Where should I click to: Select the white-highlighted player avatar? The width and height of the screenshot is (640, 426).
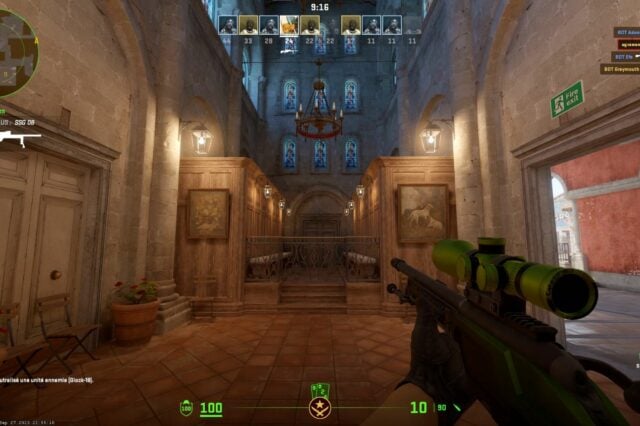289,25
